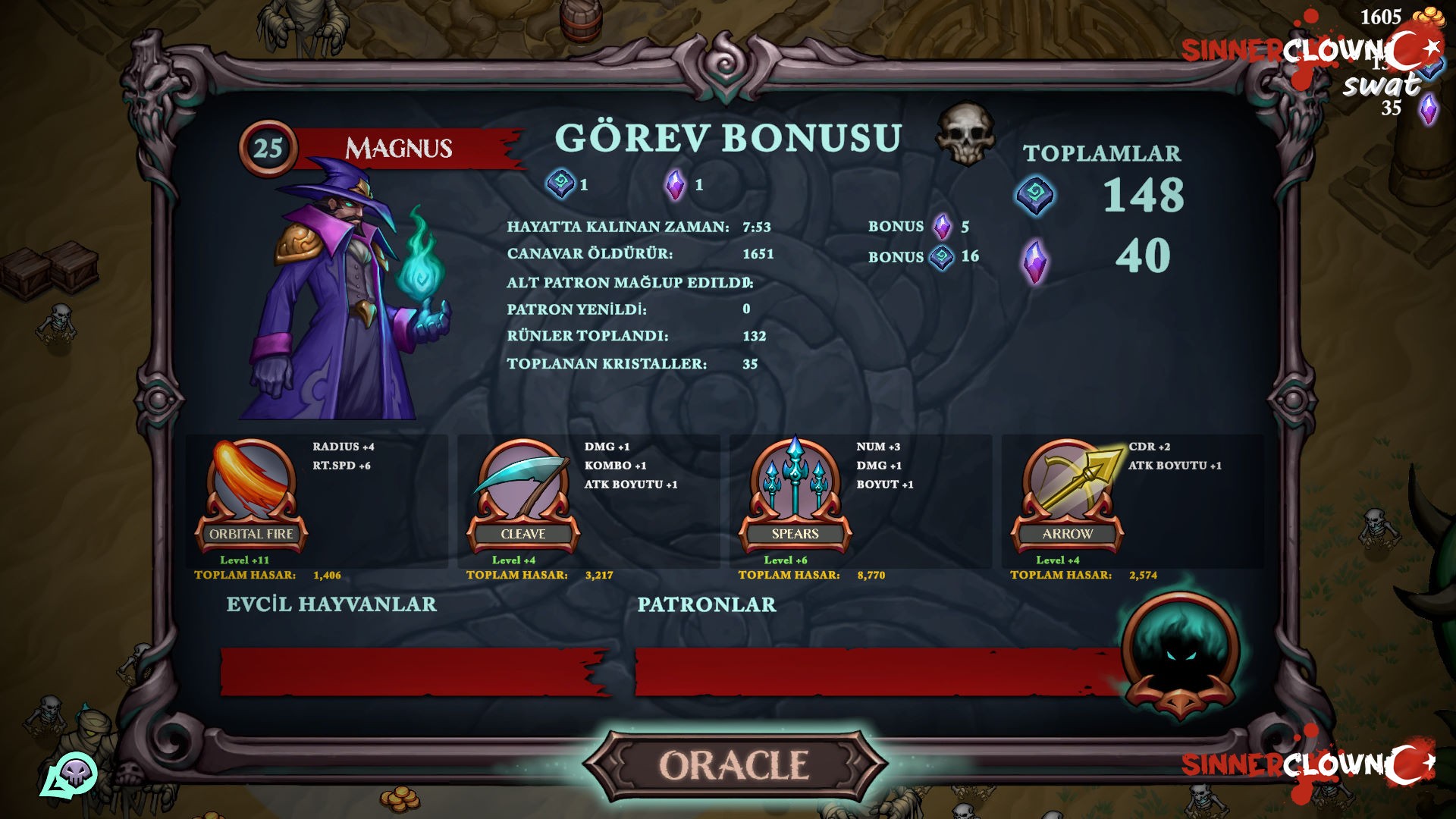This screenshot has height=819, width=1456.
Task: Click the level 25 badge on Magnus banner
Action: pyautogui.click(x=267, y=146)
